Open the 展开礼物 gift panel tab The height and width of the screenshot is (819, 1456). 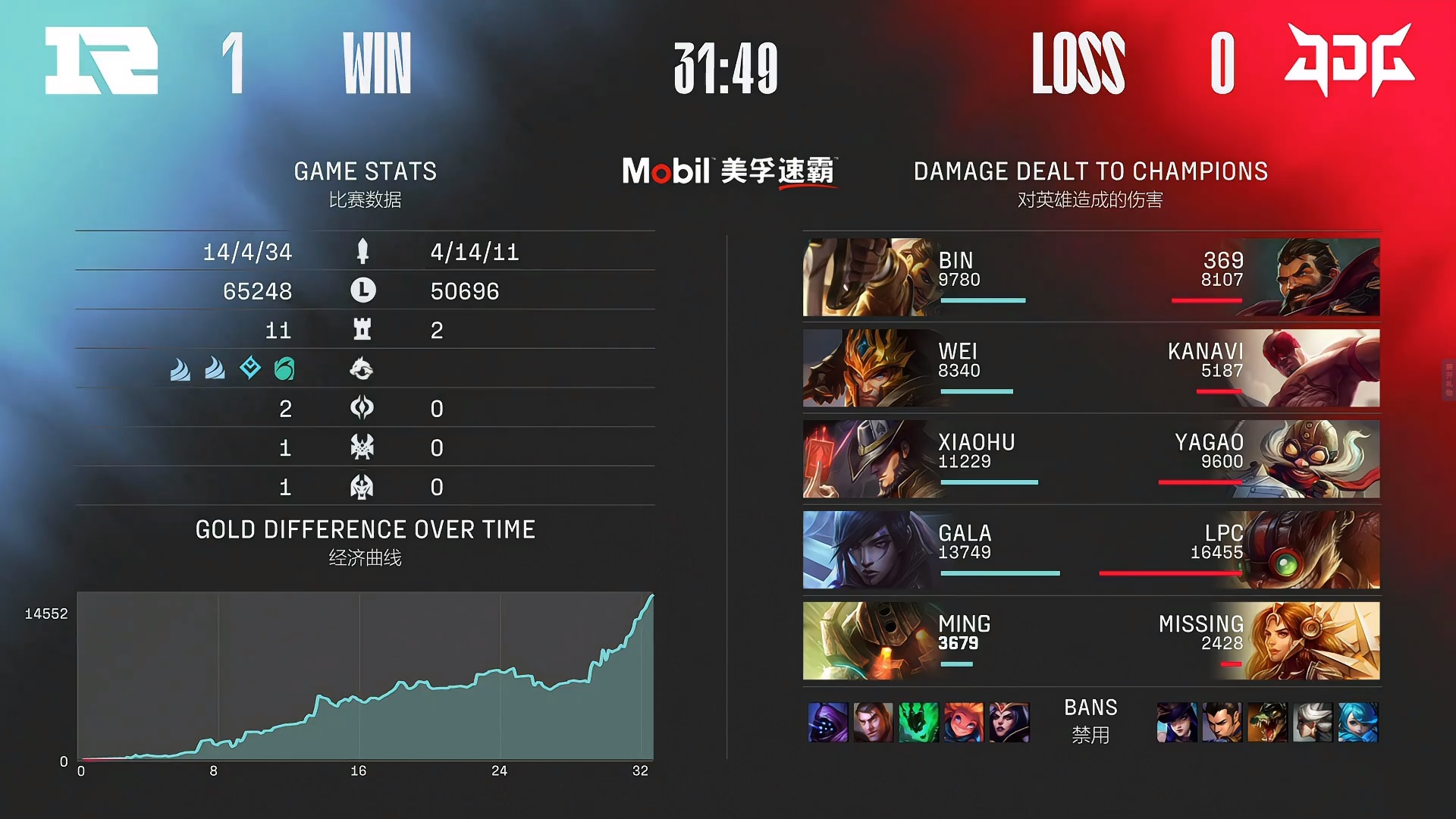(1448, 380)
